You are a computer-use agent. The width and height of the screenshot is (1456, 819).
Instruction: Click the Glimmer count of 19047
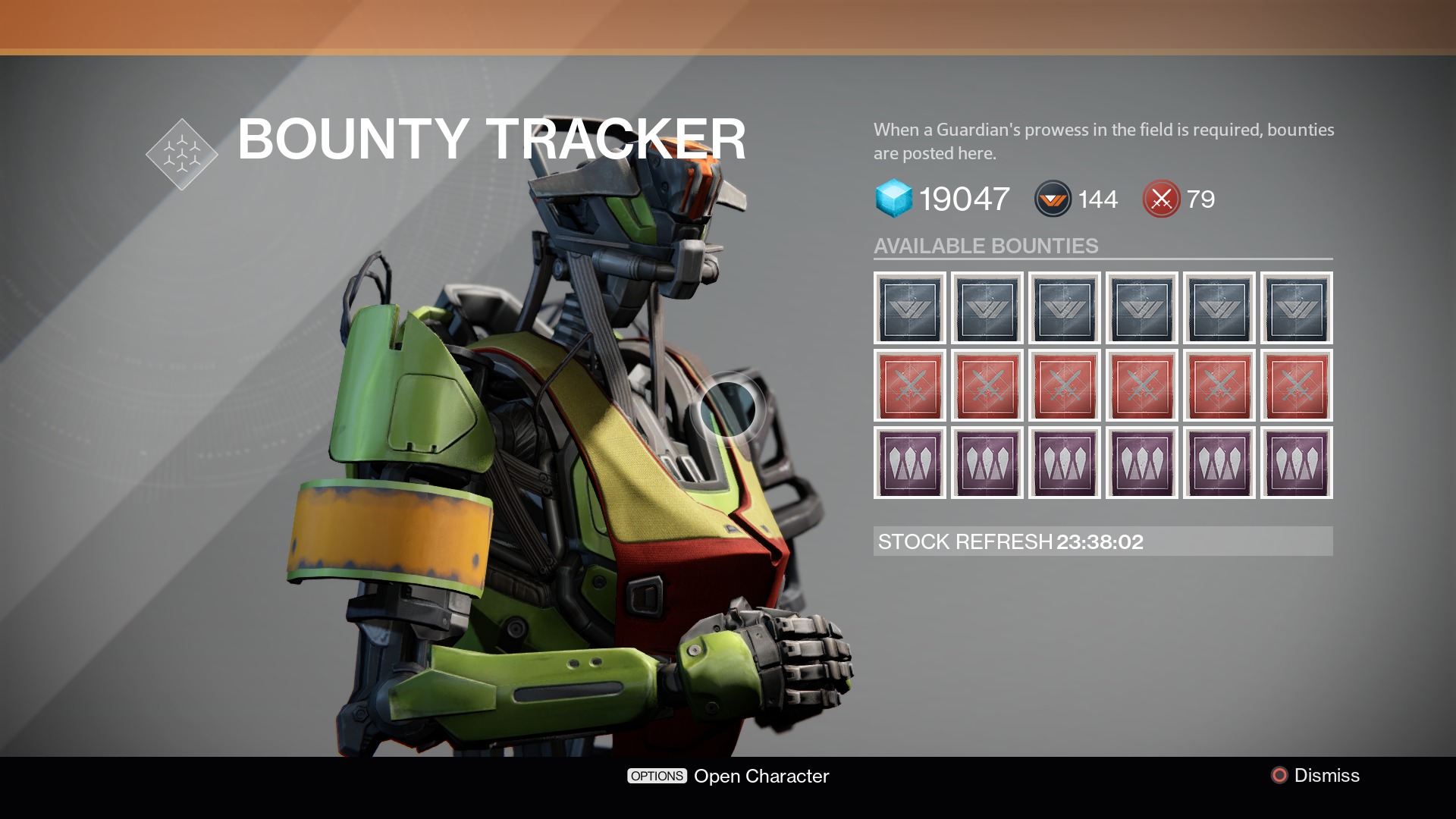[x=963, y=199]
